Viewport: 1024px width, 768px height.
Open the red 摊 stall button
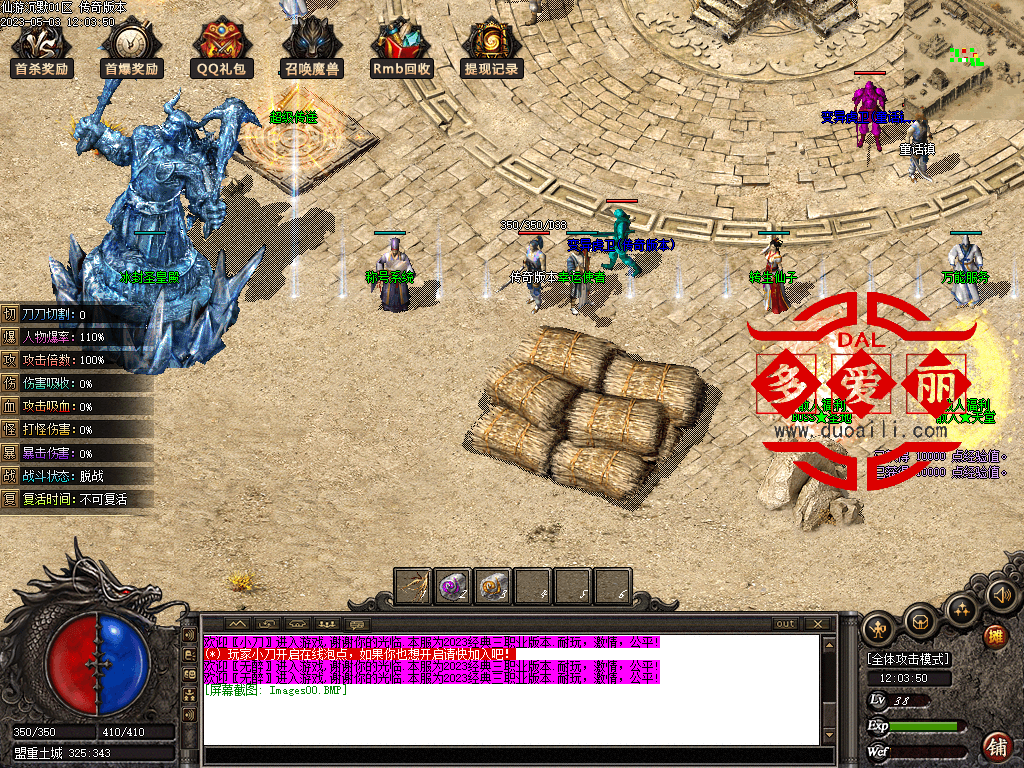pos(995,636)
